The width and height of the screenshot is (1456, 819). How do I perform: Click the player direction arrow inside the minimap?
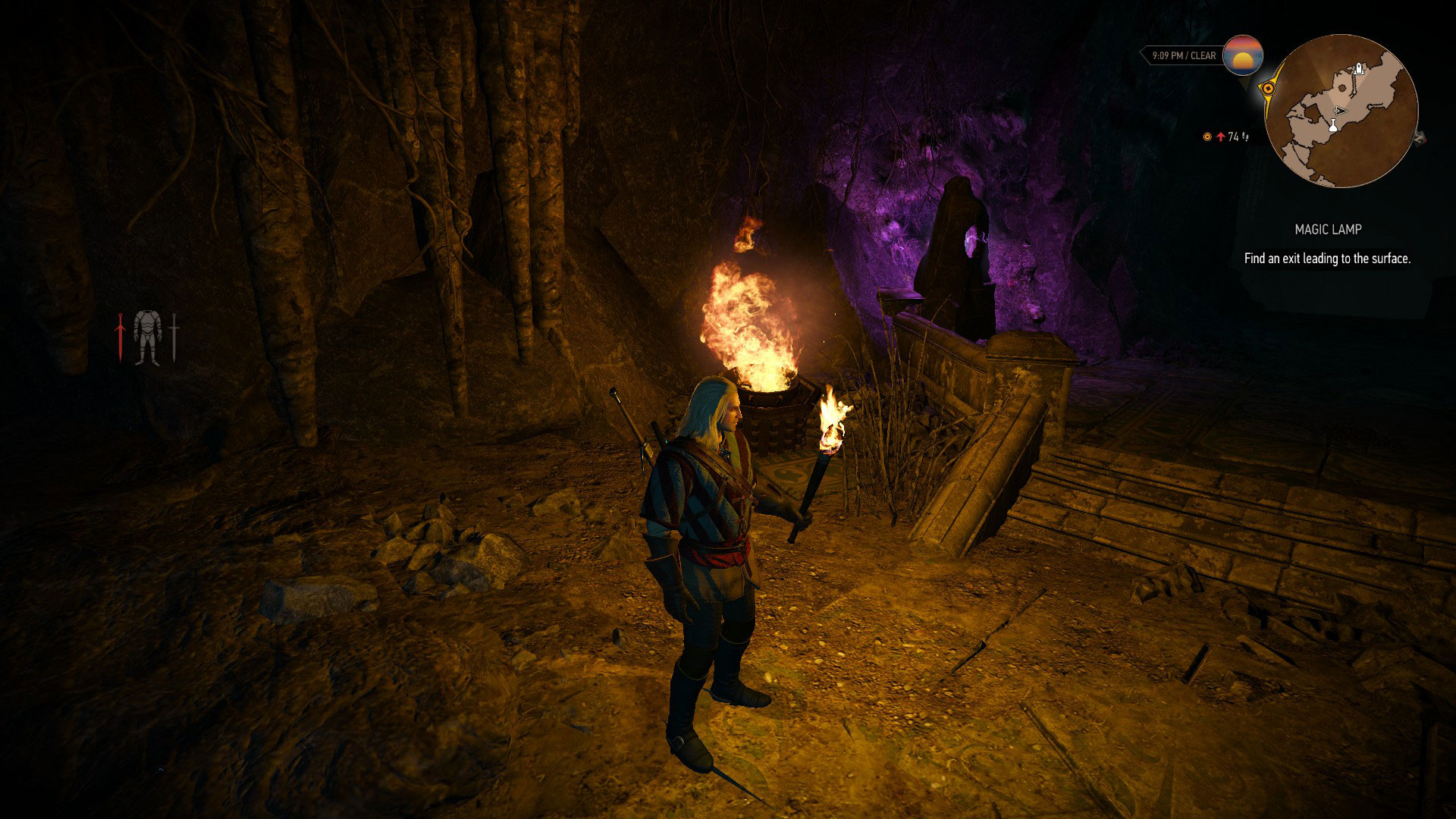(x=1341, y=111)
